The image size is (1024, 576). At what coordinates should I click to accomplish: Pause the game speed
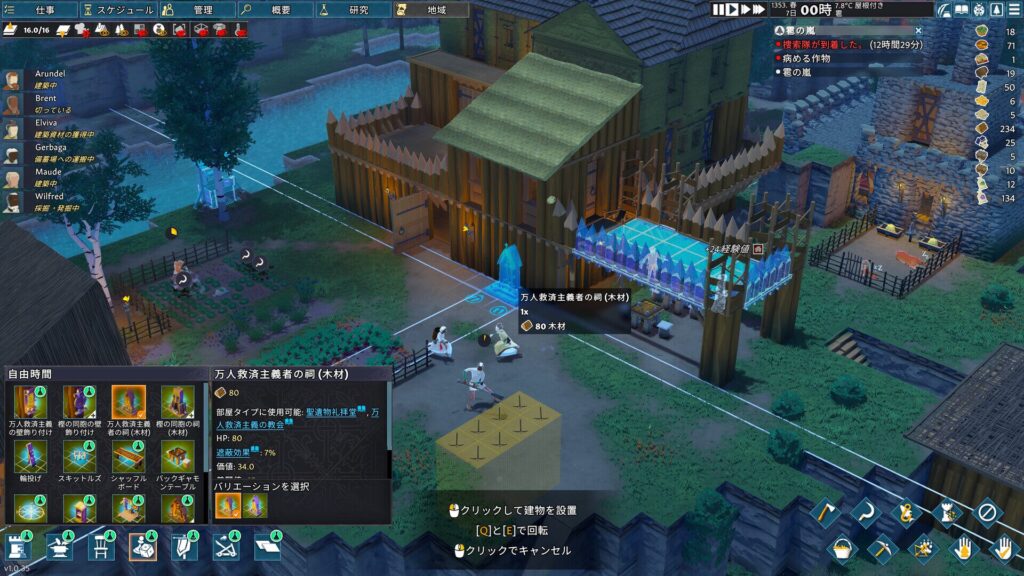719,9
